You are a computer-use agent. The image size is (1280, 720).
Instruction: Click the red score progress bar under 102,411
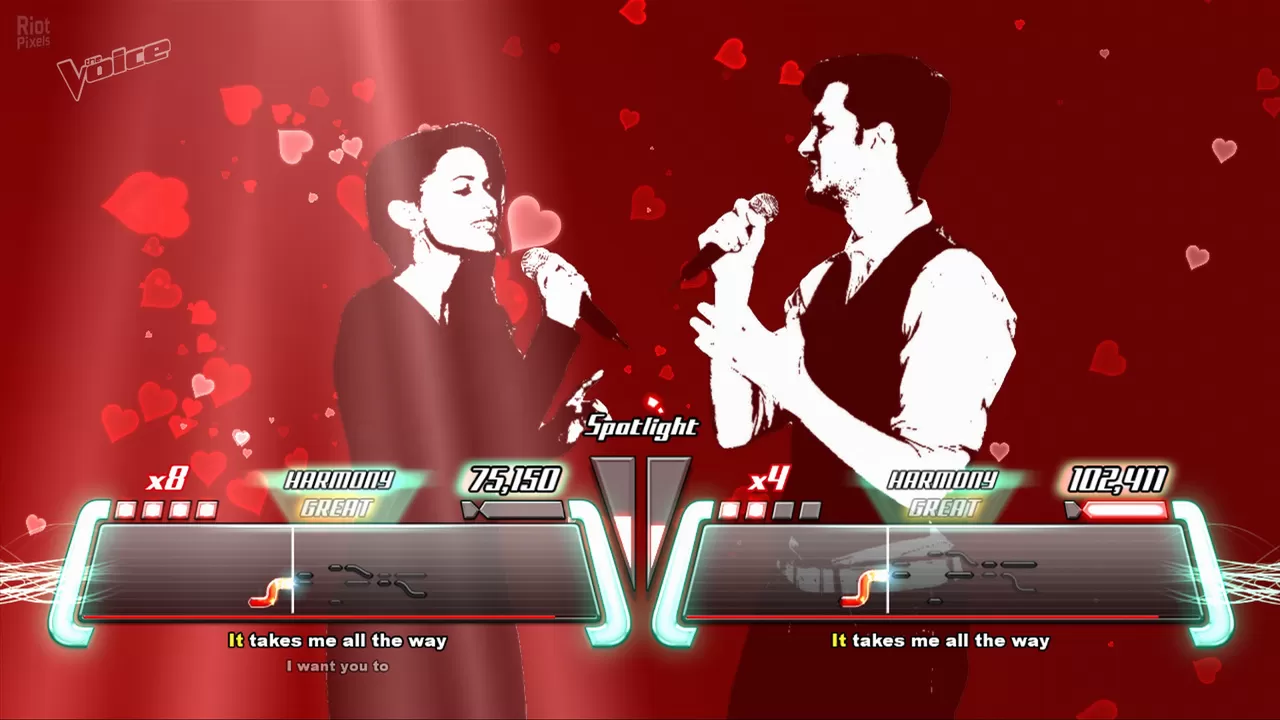tap(1124, 509)
